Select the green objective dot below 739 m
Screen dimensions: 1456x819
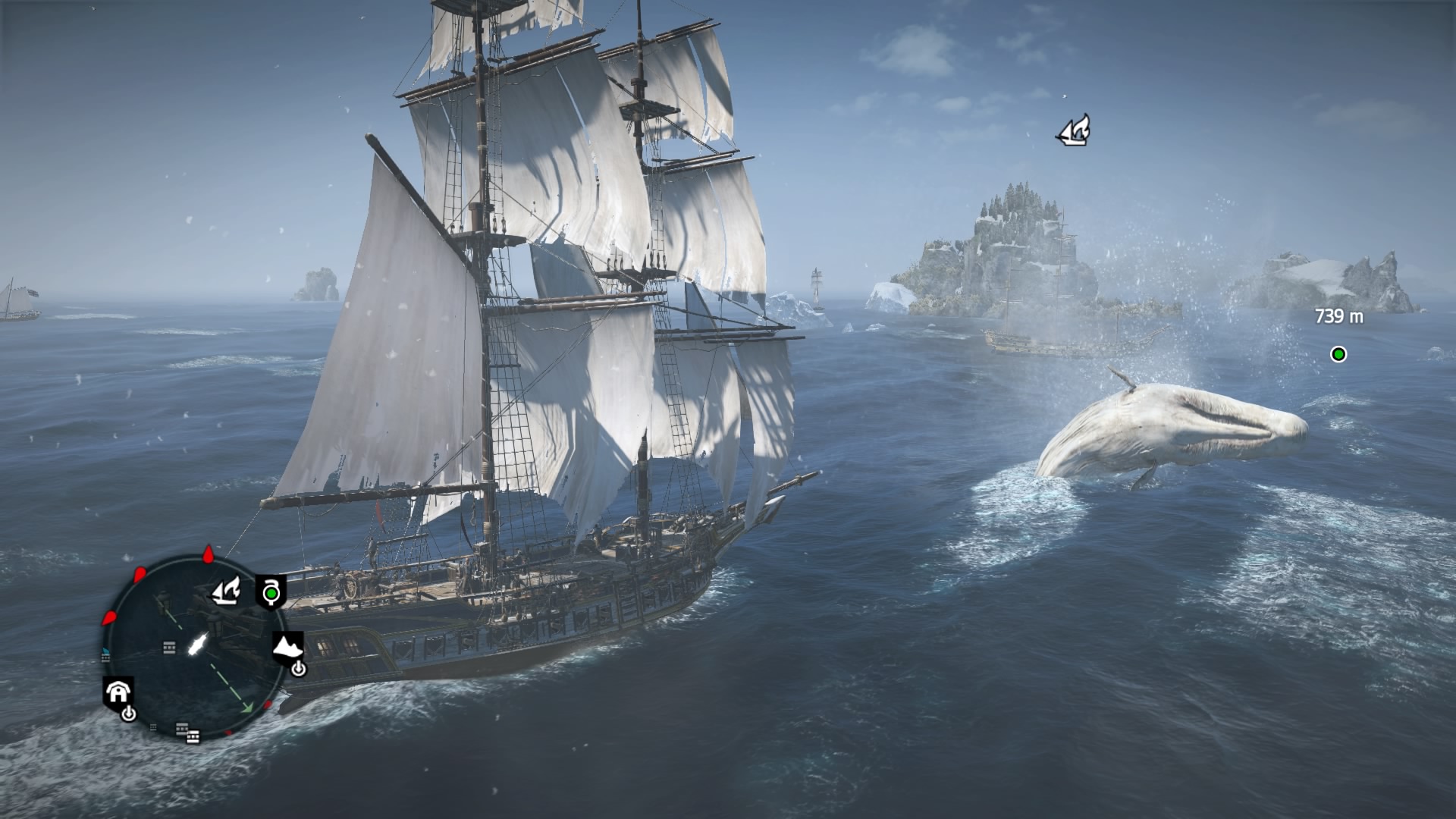click(1338, 354)
